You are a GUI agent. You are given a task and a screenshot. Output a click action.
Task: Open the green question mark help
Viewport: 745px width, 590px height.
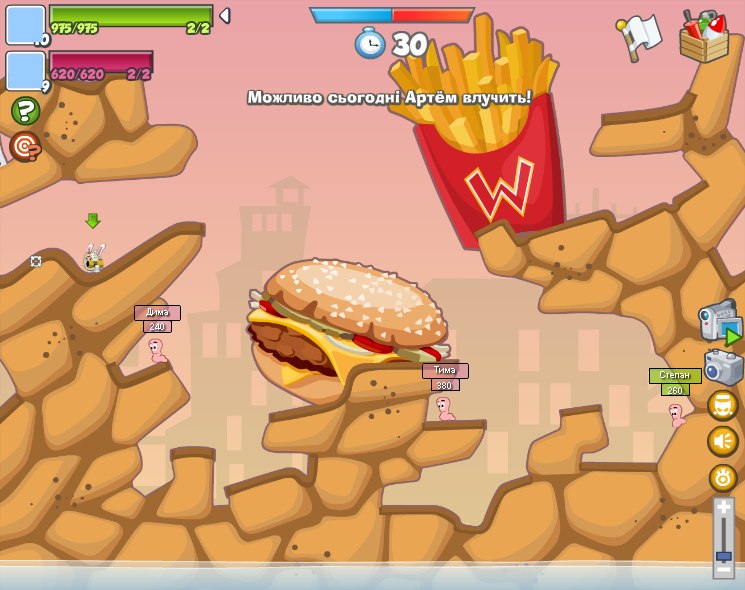[x=25, y=110]
